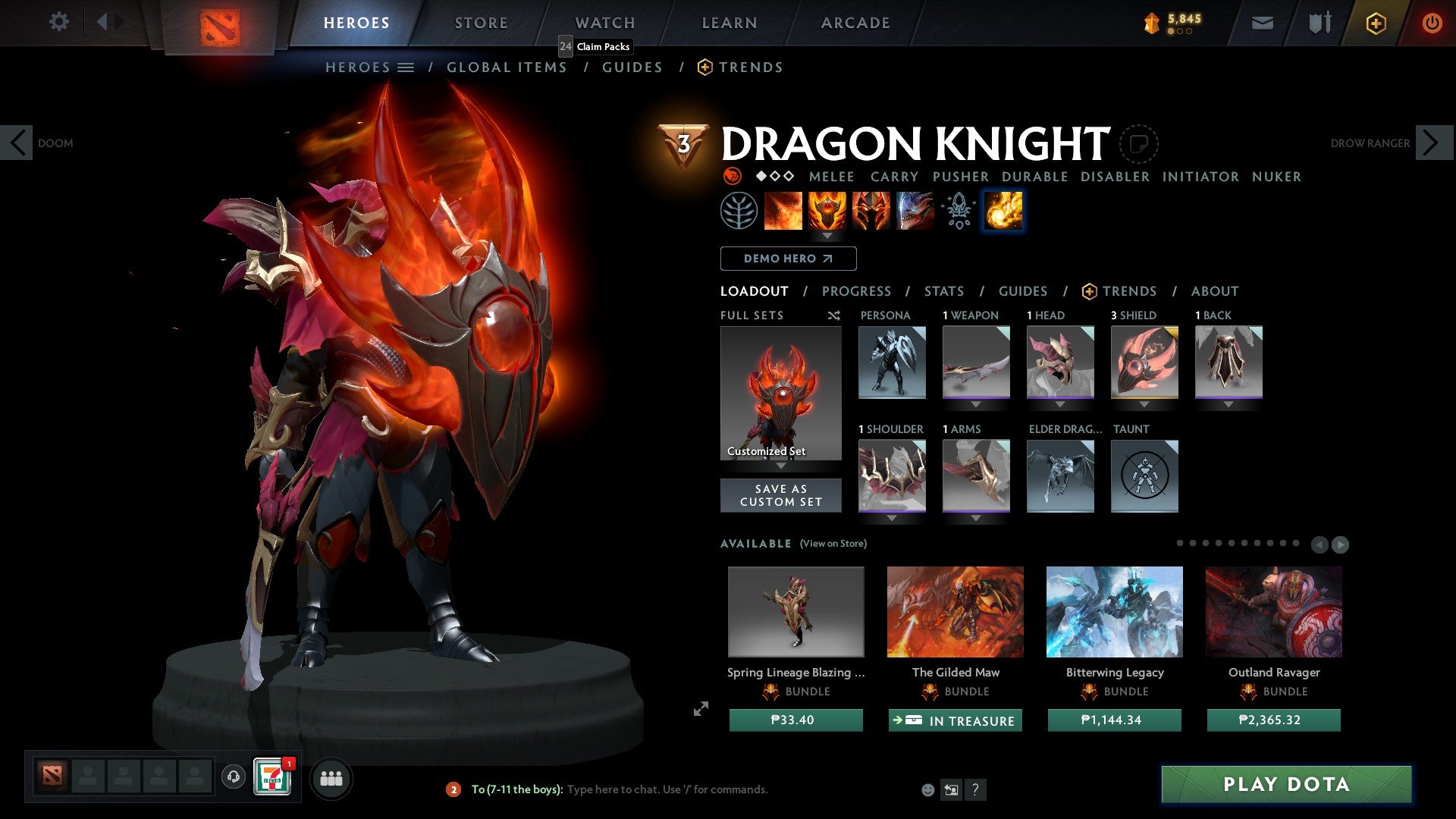The height and width of the screenshot is (819, 1456).
Task: Type in the team chat input field
Action: coord(667,789)
